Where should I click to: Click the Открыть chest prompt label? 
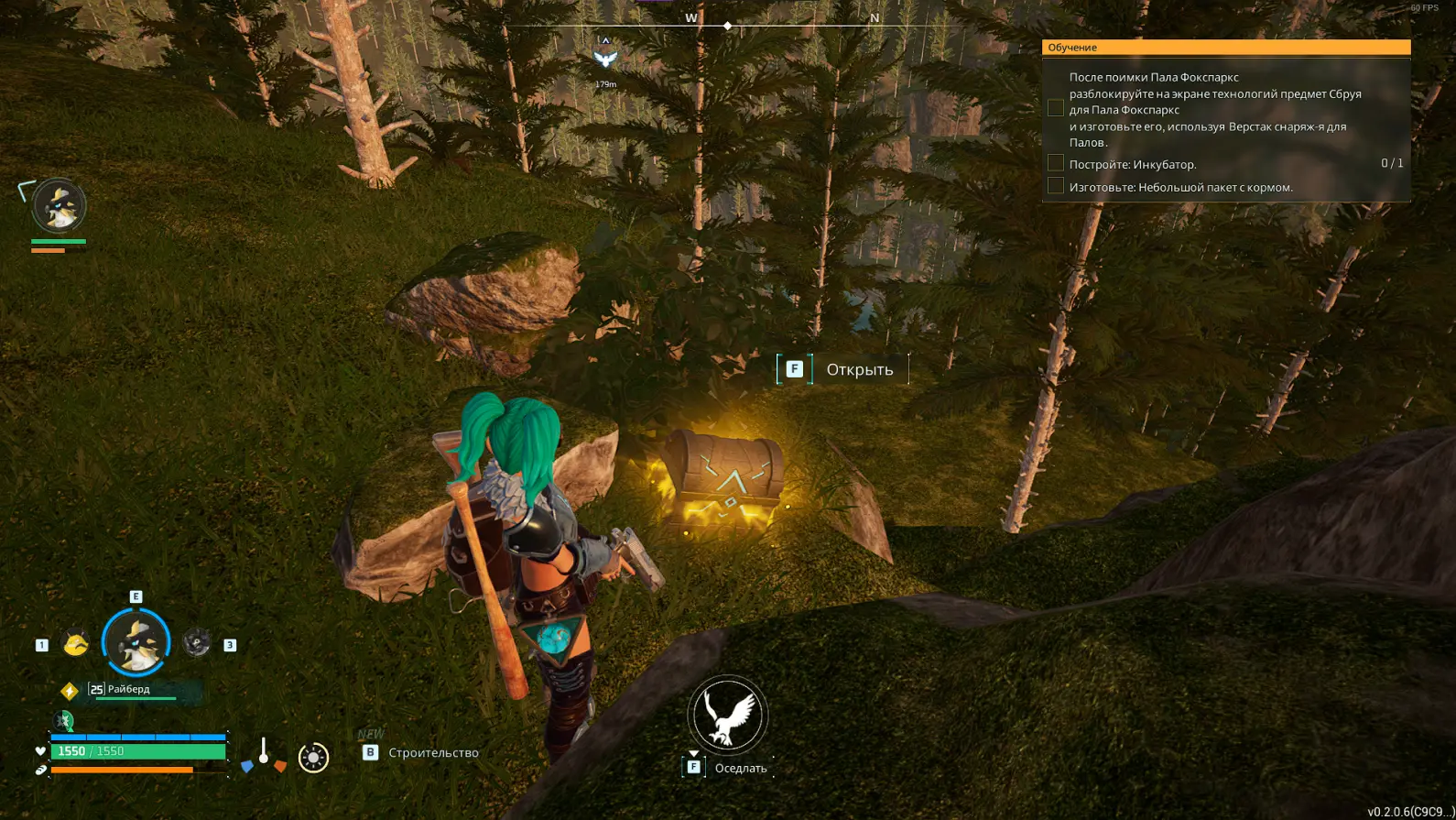(x=859, y=369)
